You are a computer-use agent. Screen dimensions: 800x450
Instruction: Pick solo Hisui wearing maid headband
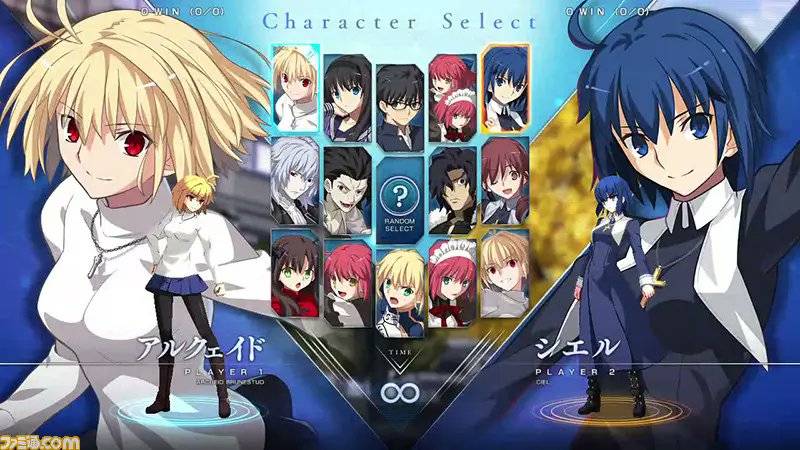[x=452, y=282]
